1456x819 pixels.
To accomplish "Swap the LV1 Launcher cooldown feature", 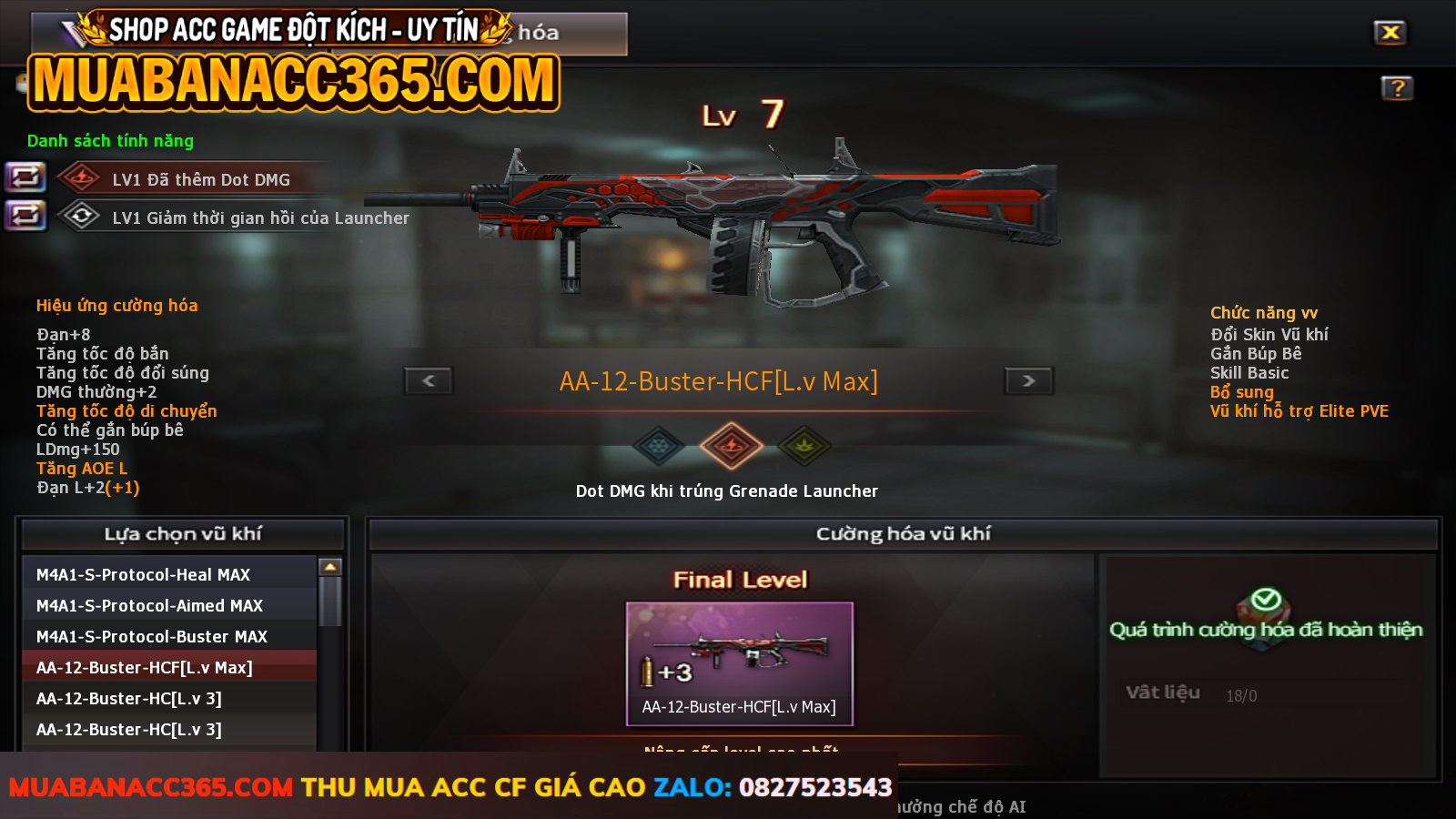I will (x=25, y=216).
